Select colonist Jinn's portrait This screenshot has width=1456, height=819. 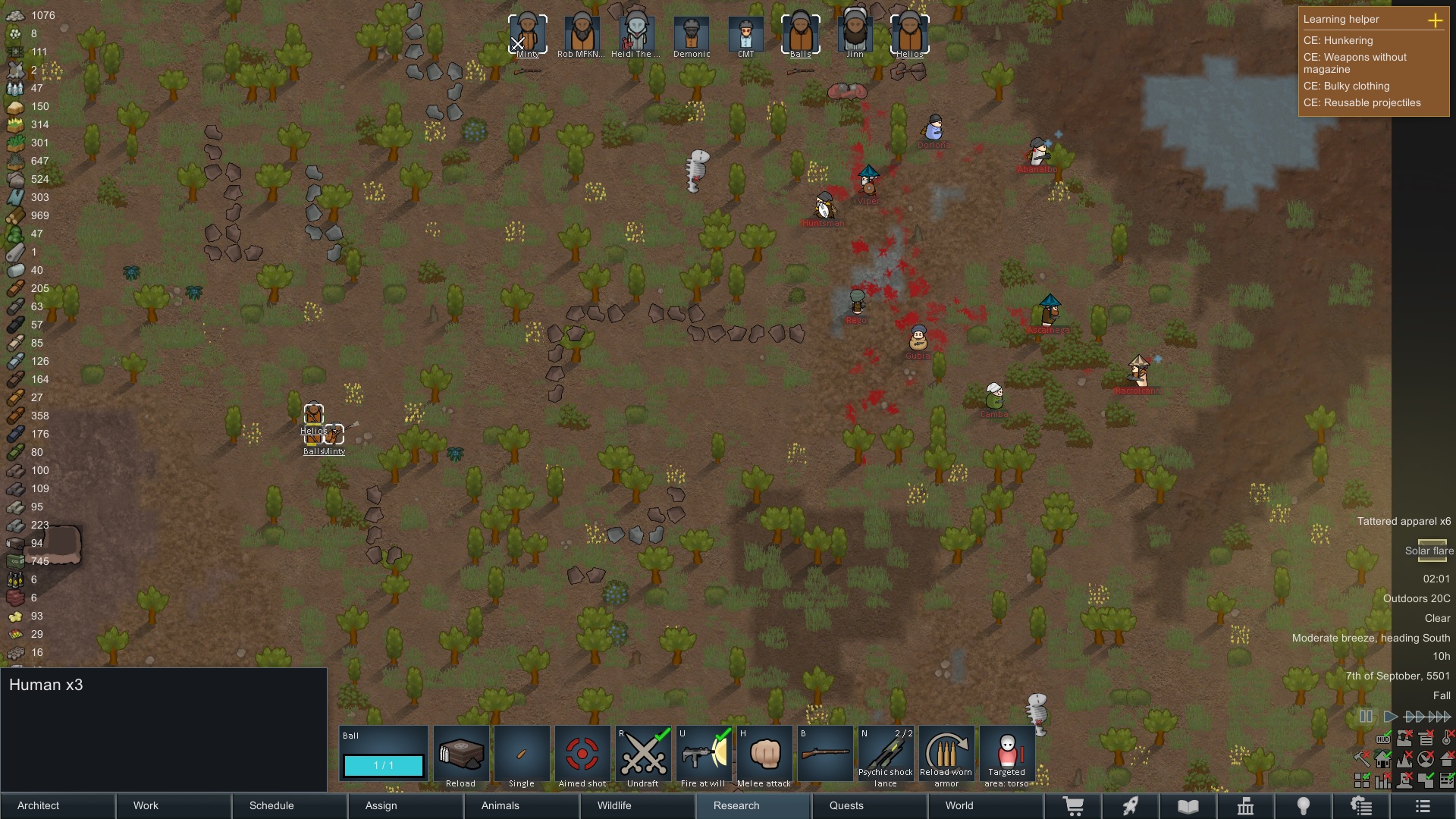click(855, 34)
